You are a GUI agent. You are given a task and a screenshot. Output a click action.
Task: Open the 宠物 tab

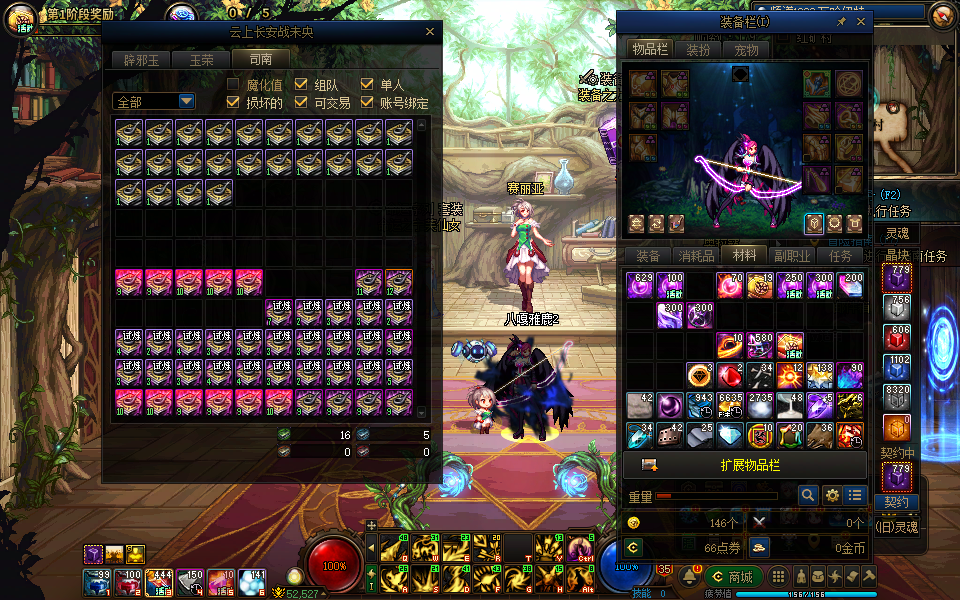tap(746, 50)
